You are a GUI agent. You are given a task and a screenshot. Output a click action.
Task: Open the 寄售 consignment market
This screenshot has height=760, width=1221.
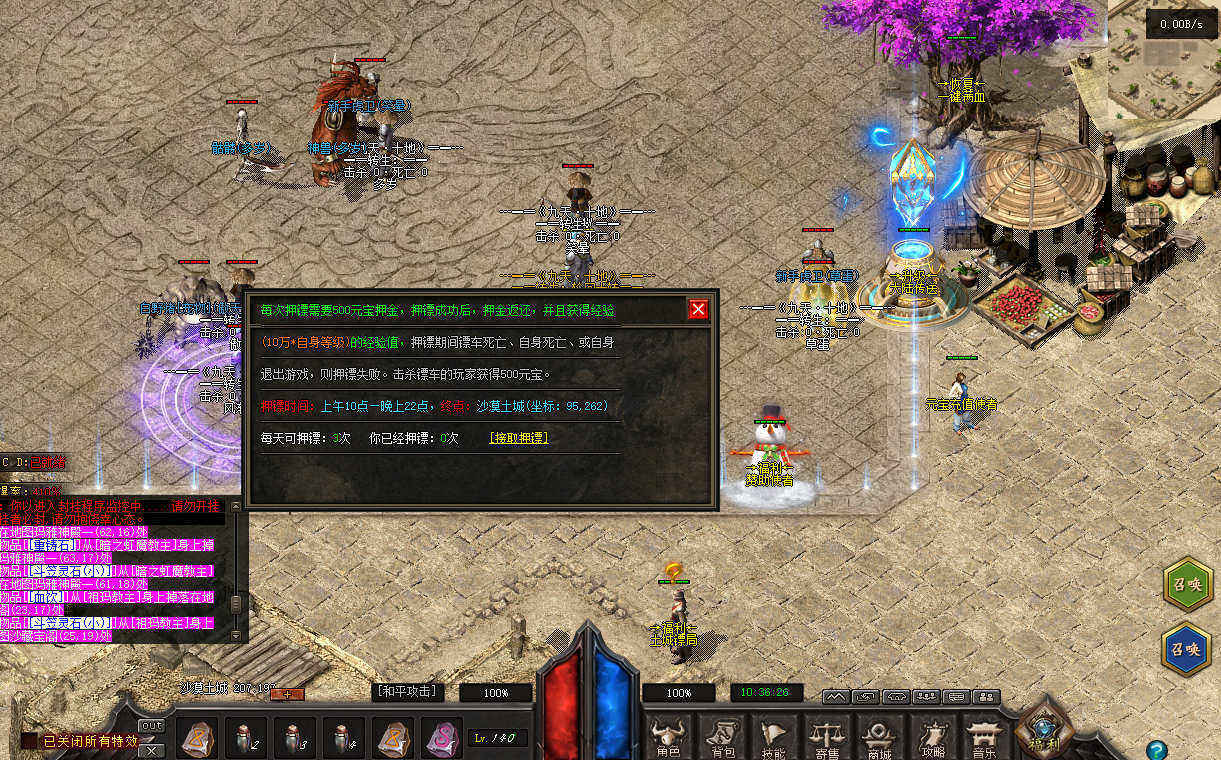click(x=826, y=738)
